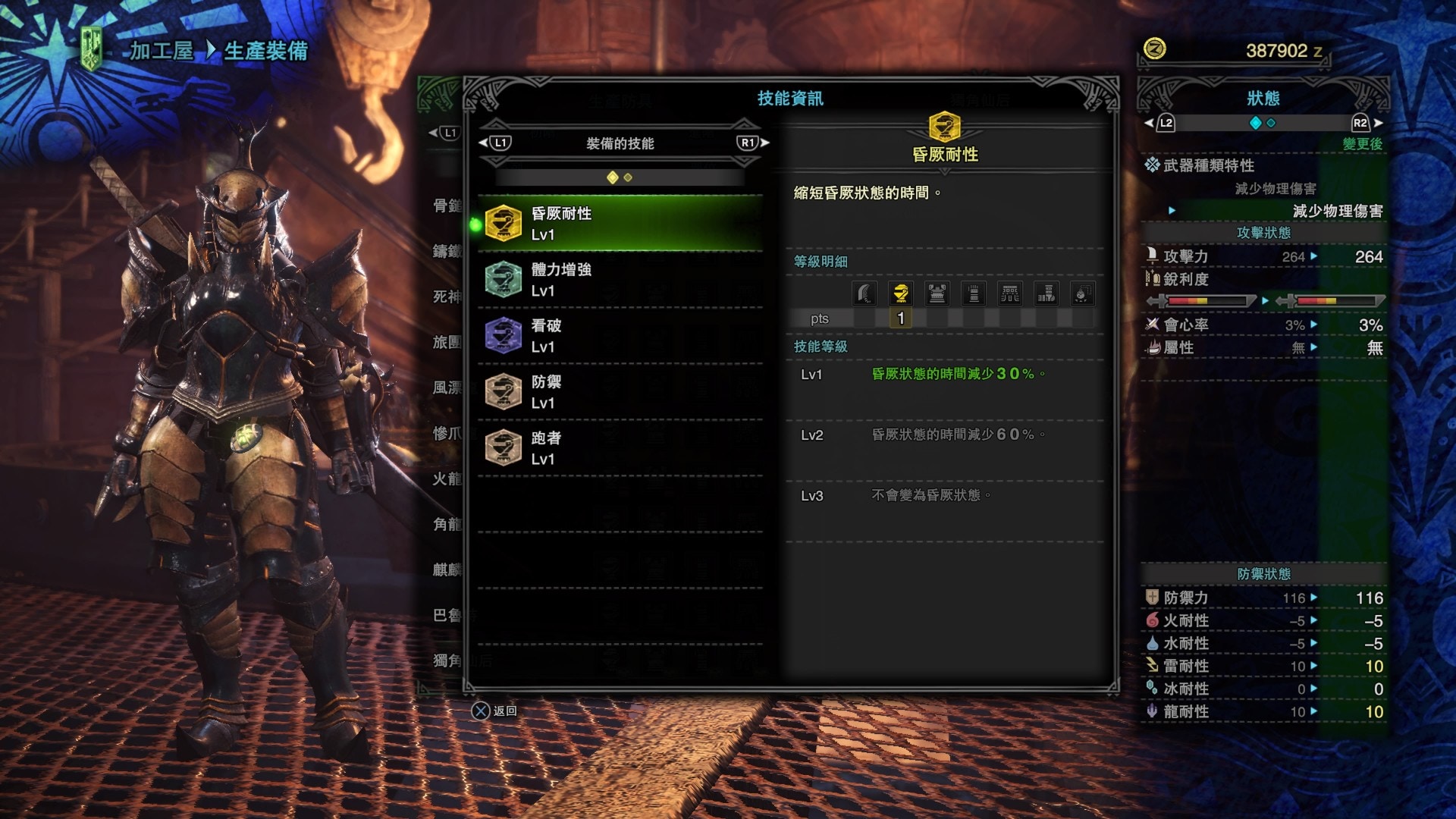Viewport: 1456px width, 819px height.
Task: Click the 生產裝備 breadcrumb title
Action: [265, 51]
